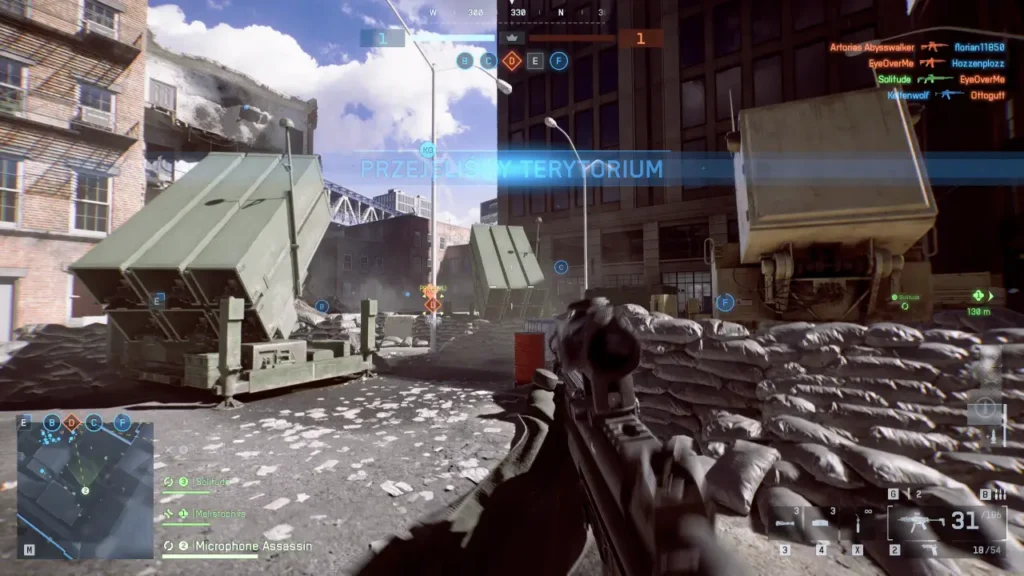Select objective C in top capture bar
This screenshot has width=1024, height=576.
pyautogui.click(x=488, y=61)
